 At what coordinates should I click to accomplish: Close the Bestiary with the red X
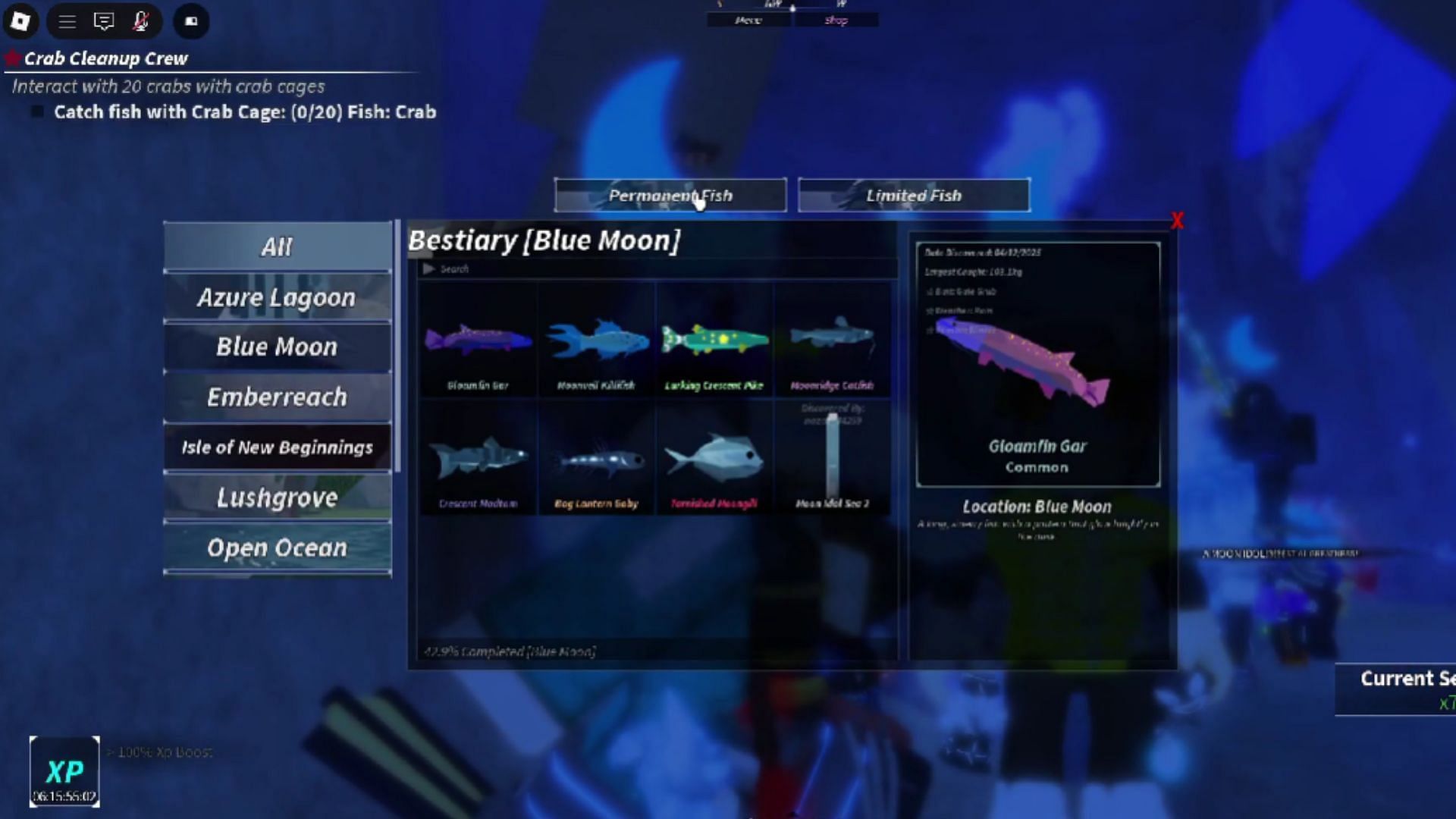click(x=1177, y=221)
